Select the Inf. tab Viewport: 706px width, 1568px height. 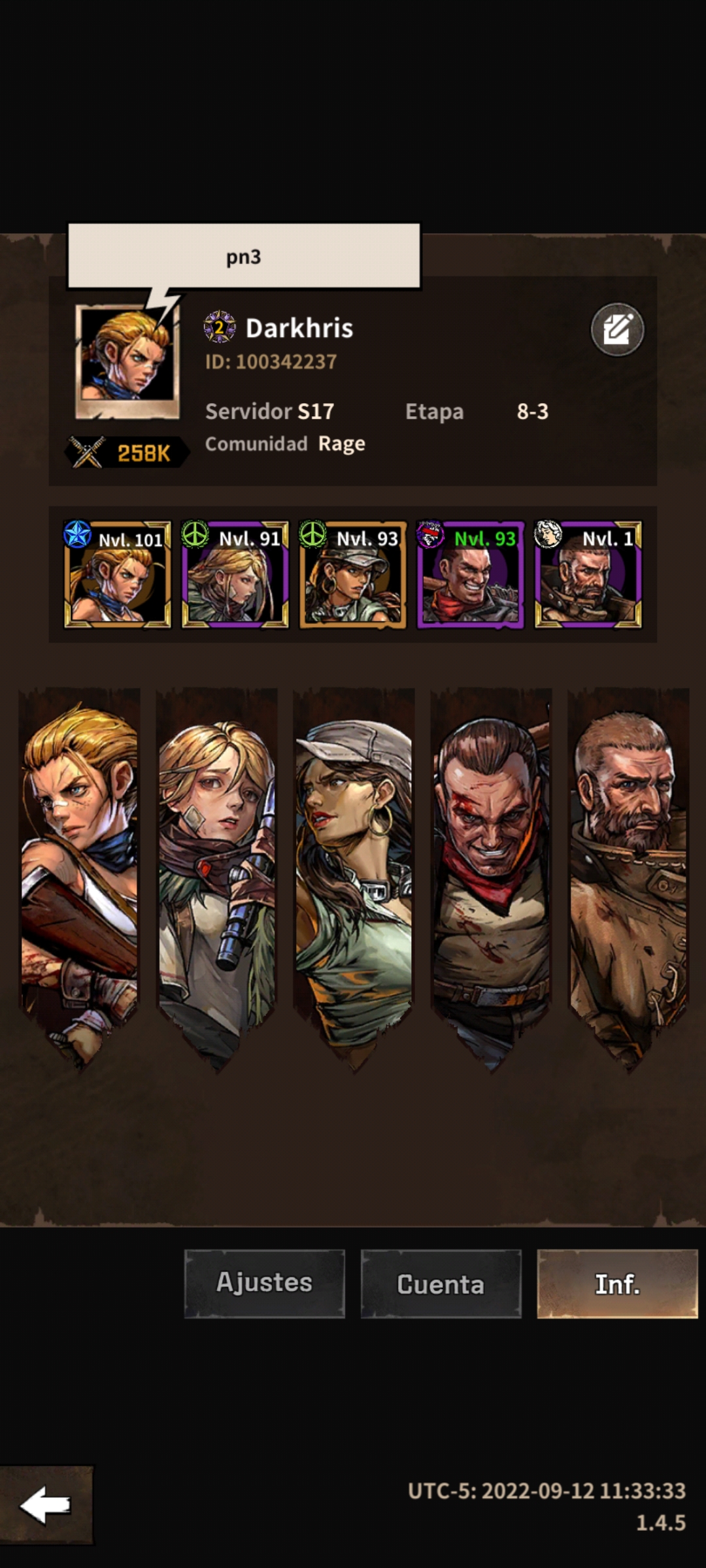point(617,1283)
